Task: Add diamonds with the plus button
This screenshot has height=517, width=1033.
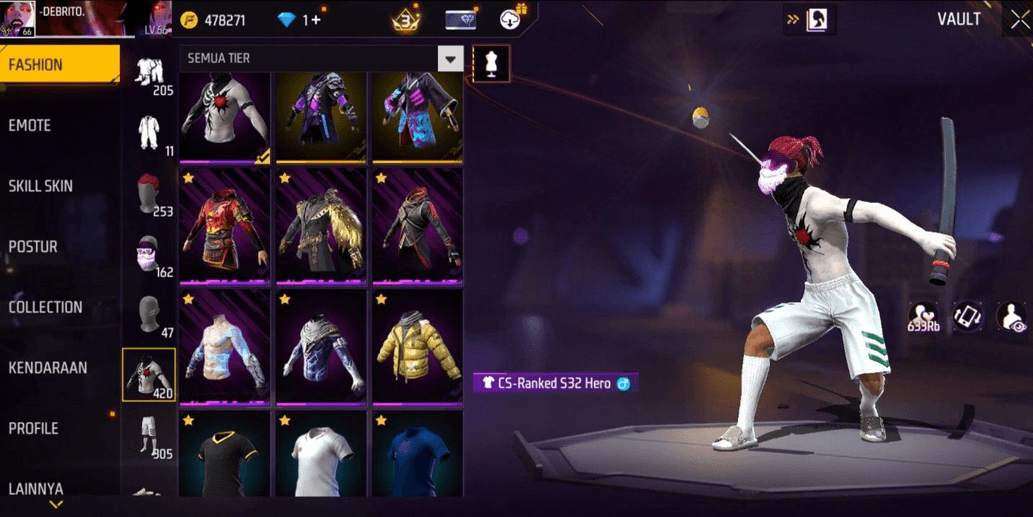Action: 317,20
